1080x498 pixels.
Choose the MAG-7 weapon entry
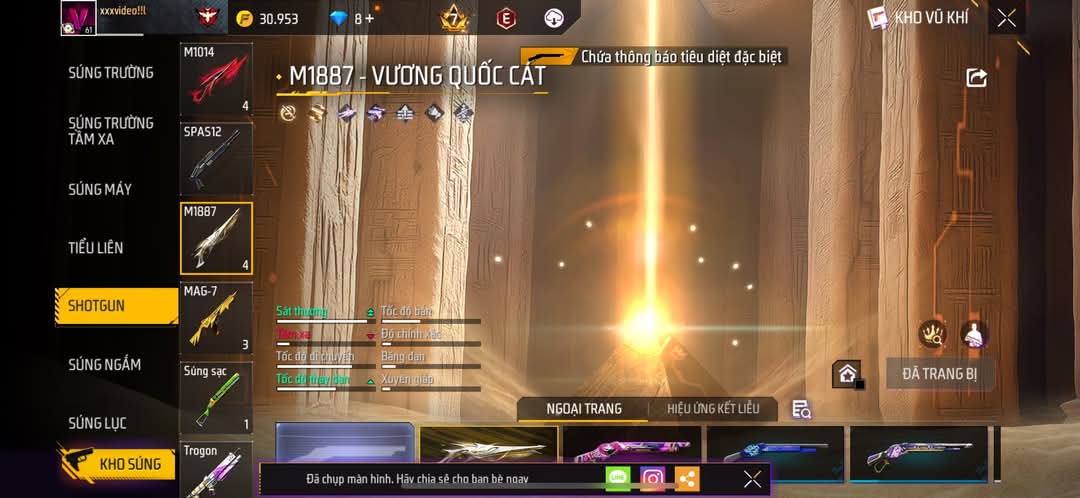pos(216,318)
